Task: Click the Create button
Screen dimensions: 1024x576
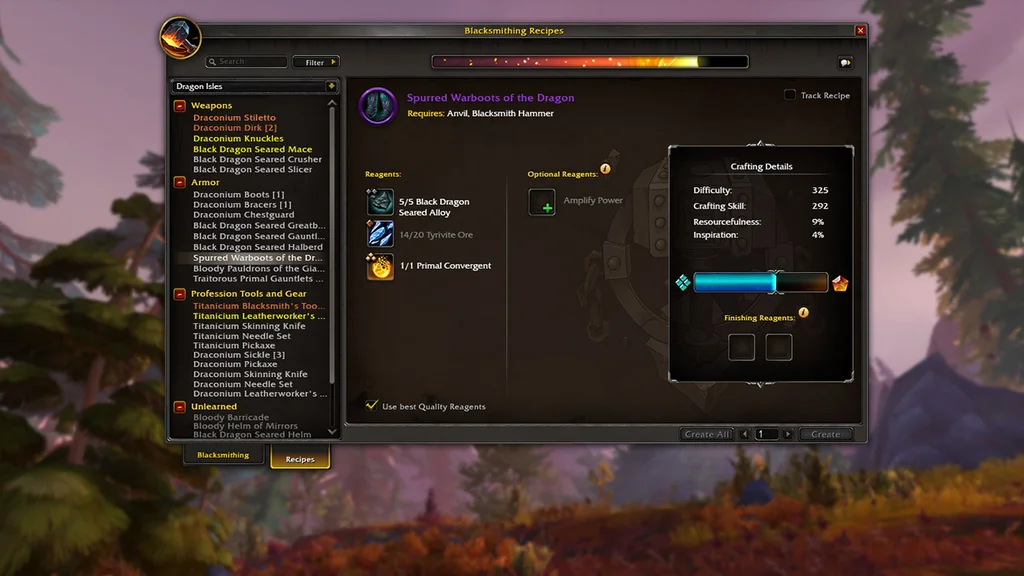Action: point(825,435)
